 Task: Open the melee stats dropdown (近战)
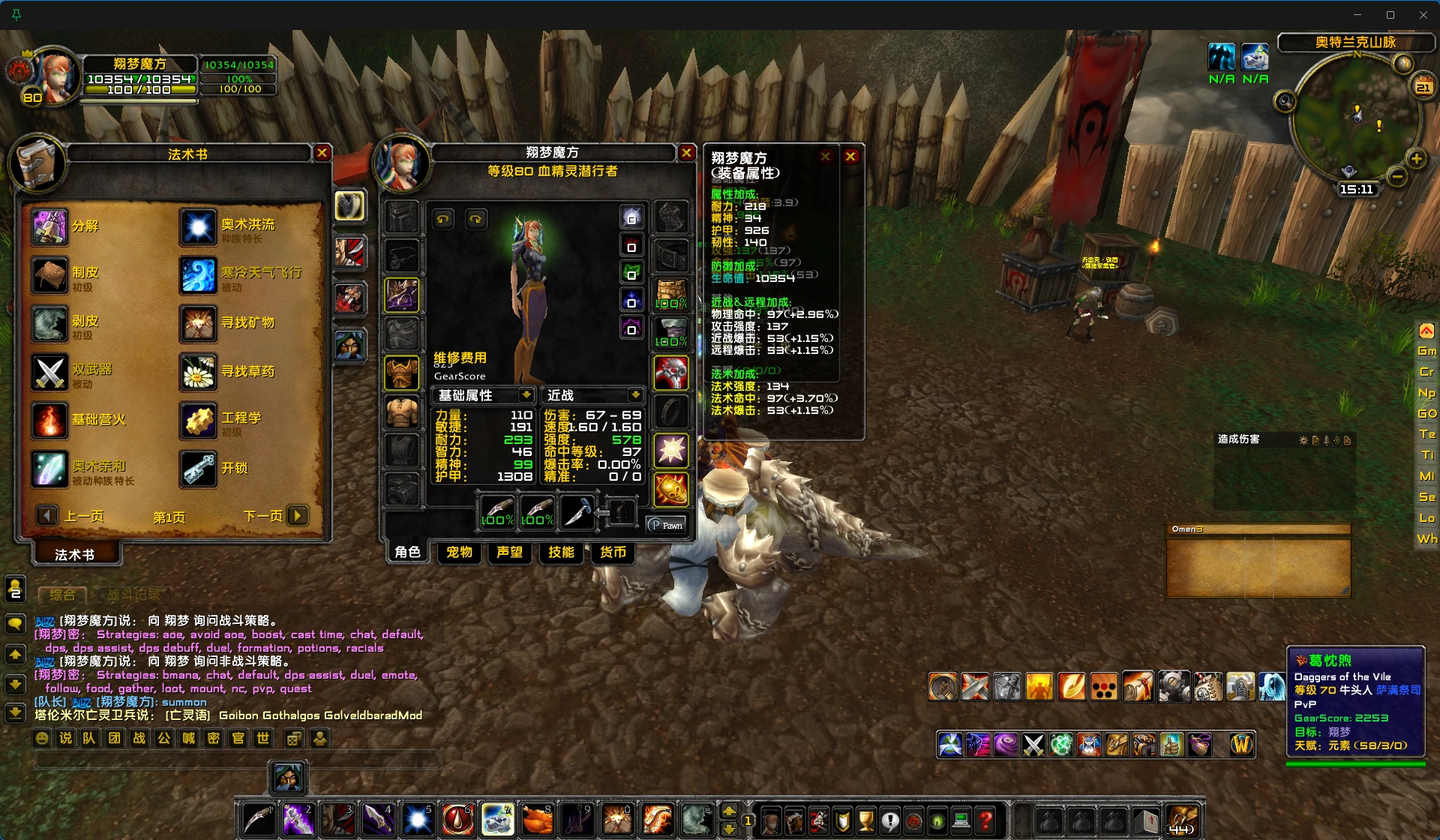tap(635, 395)
